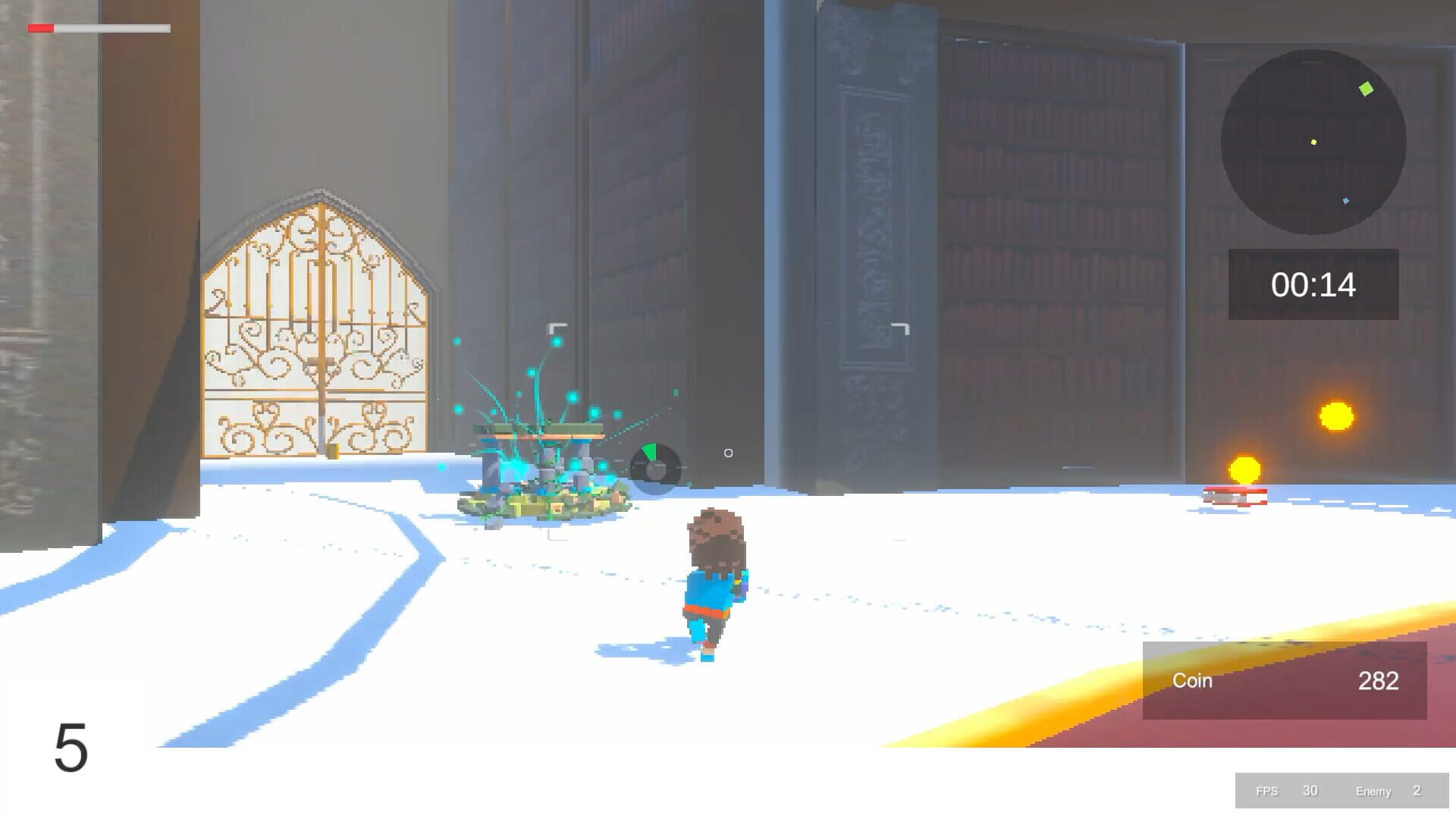1456x819 pixels.
Task: Toggle the FPS counter in the status bar
Action: (1268, 791)
